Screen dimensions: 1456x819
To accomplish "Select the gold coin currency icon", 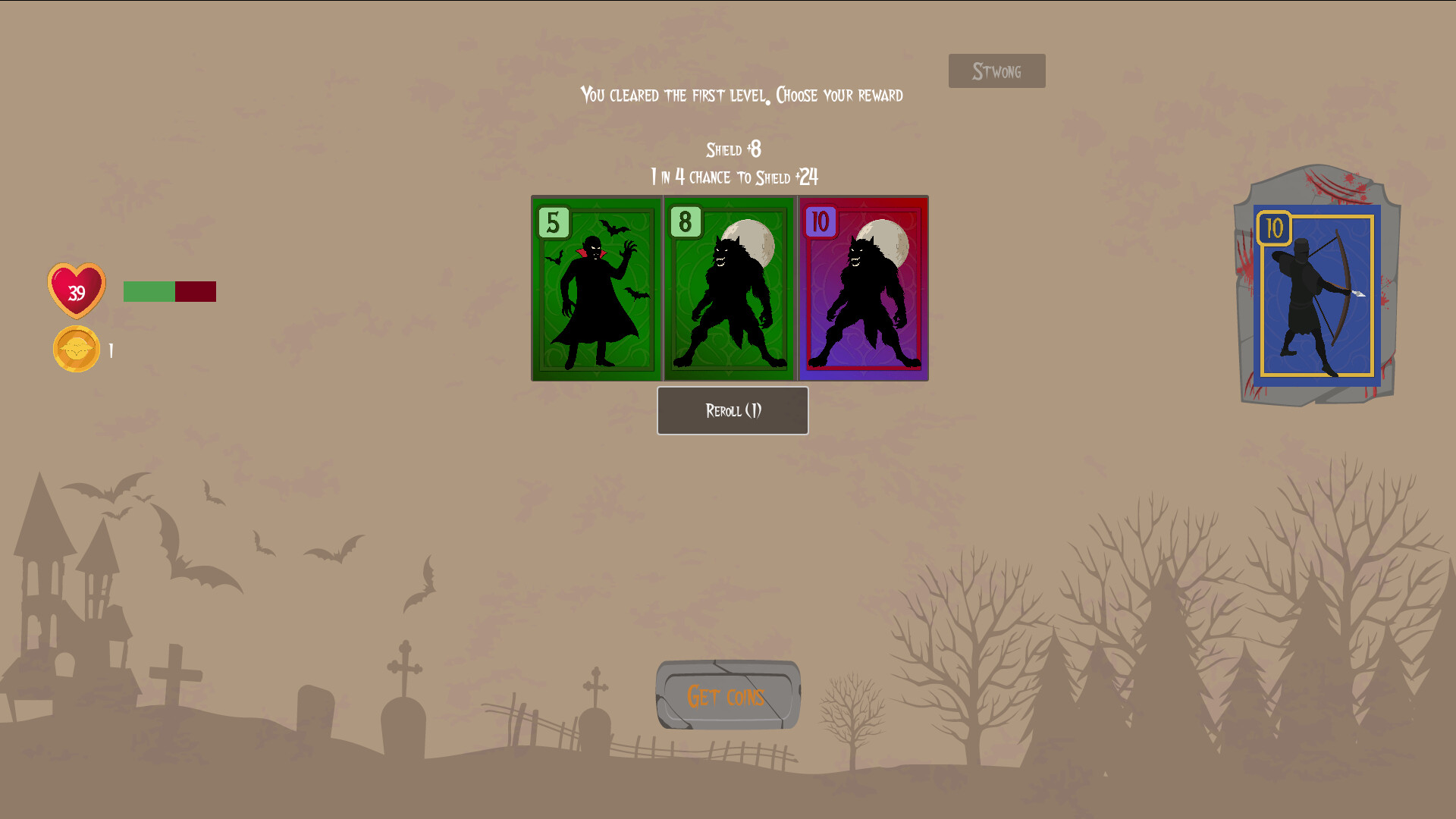I will [x=76, y=349].
